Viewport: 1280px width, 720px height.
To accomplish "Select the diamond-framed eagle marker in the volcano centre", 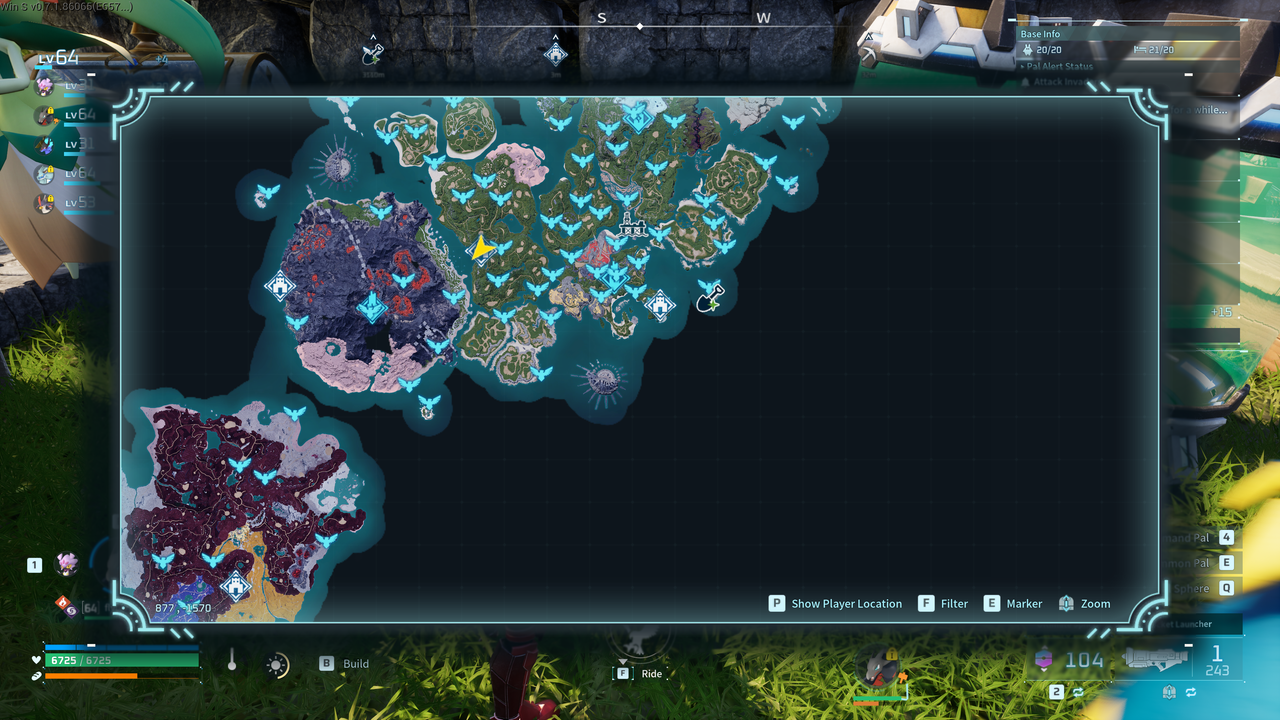I will [372, 307].
